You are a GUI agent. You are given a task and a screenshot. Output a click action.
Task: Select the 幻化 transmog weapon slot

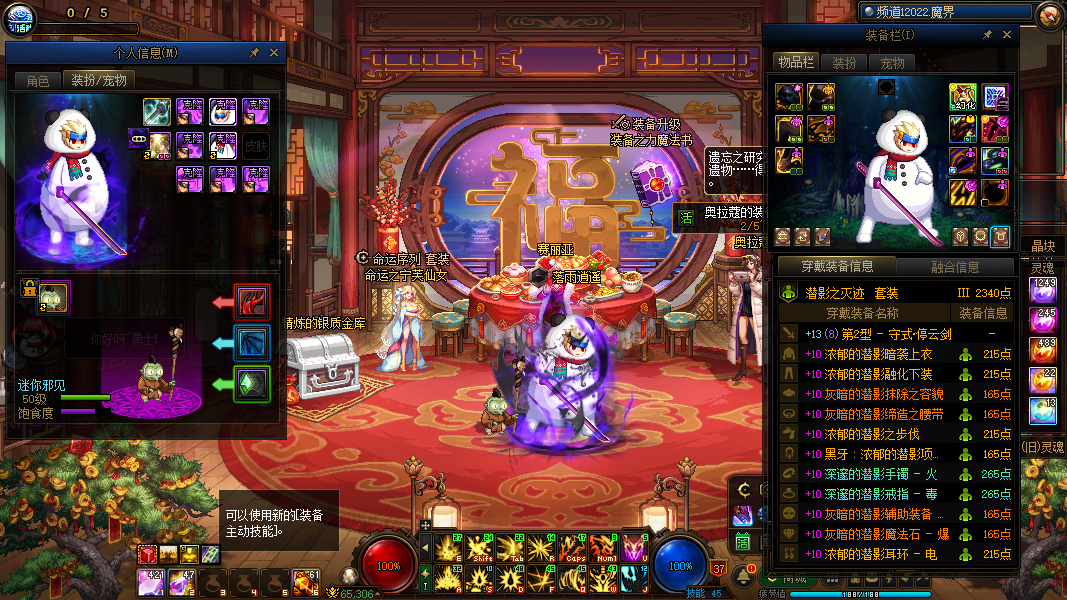(963, 97)
